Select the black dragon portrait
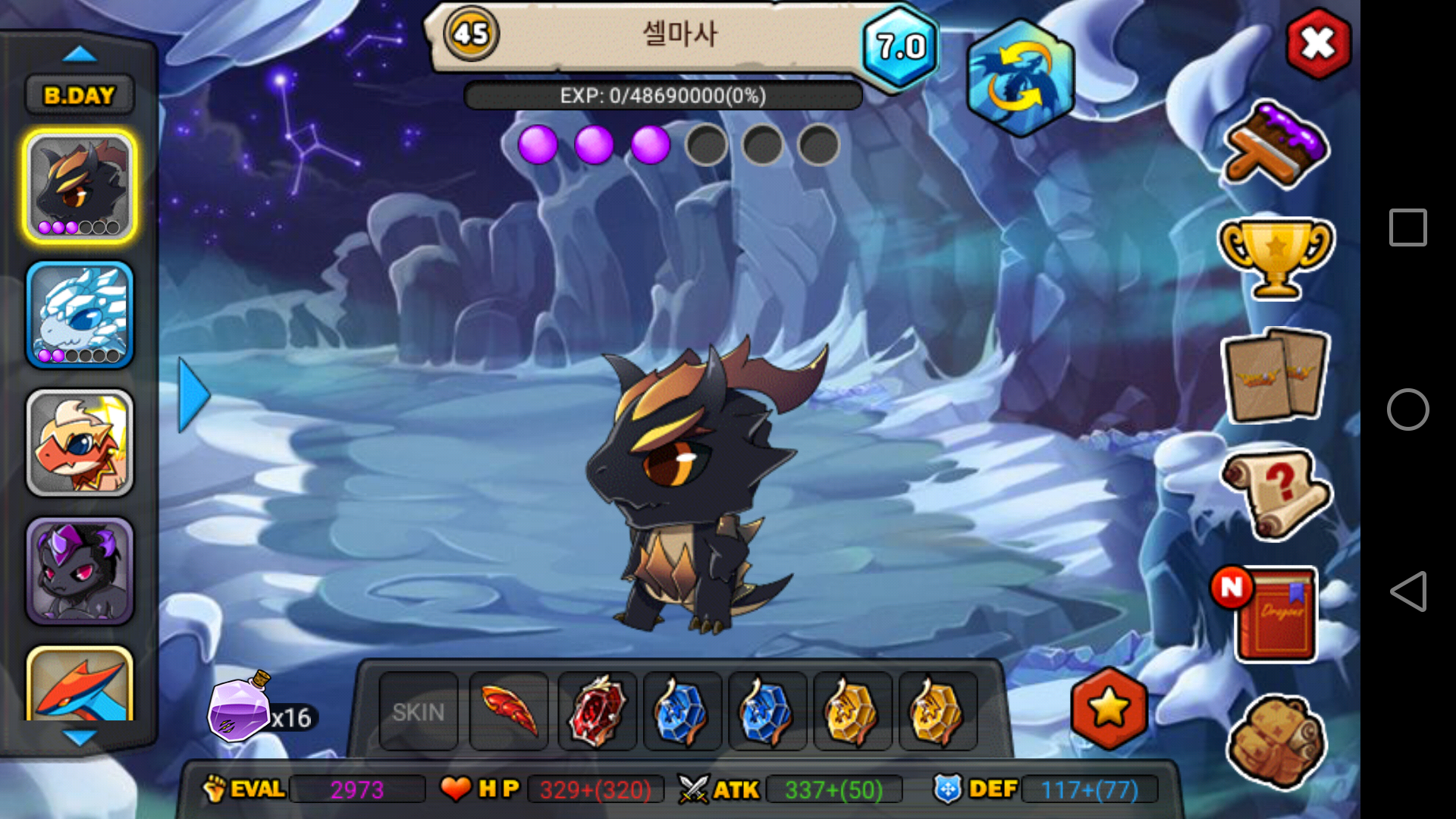The image size is (1456, 819). (x=80, y=186)
